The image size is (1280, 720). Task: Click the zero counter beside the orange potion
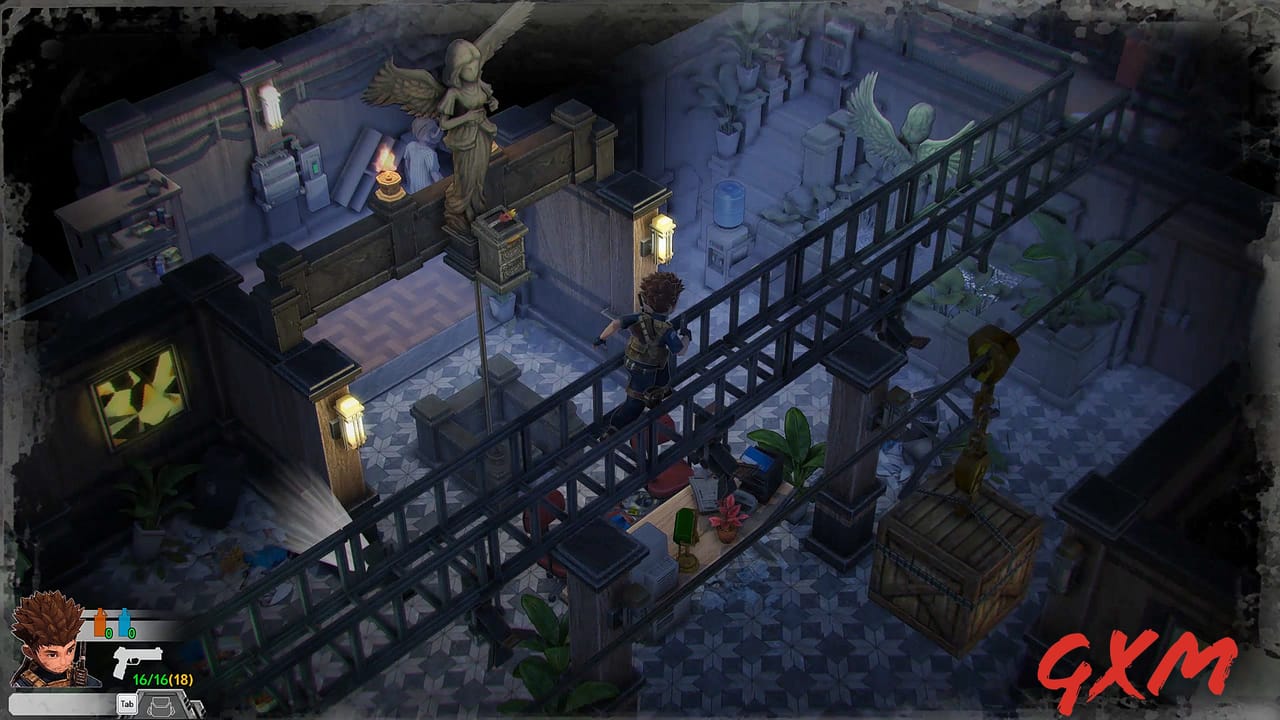(108, 632)
